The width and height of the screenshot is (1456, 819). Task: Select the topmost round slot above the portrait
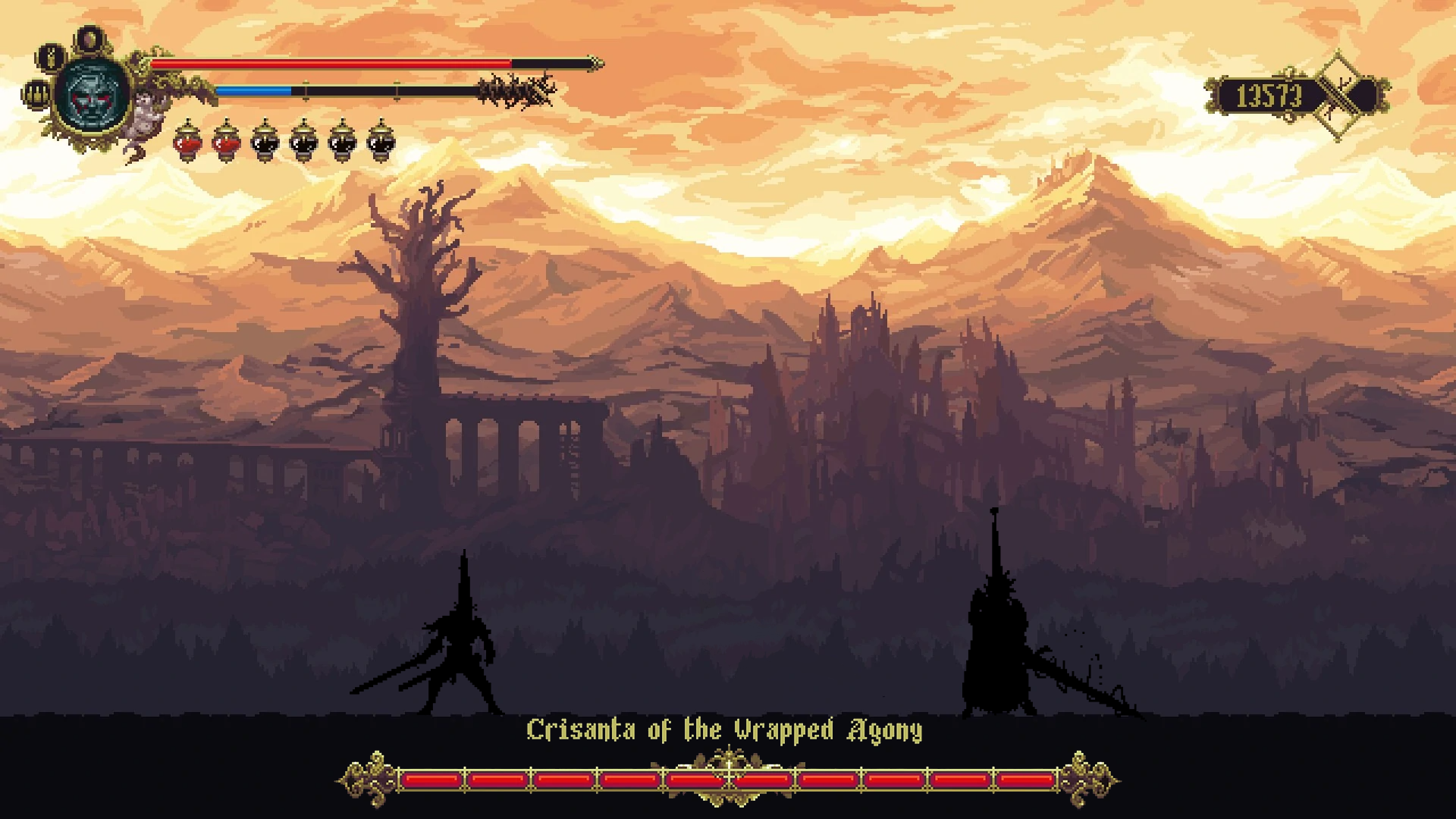coord(91,38)
